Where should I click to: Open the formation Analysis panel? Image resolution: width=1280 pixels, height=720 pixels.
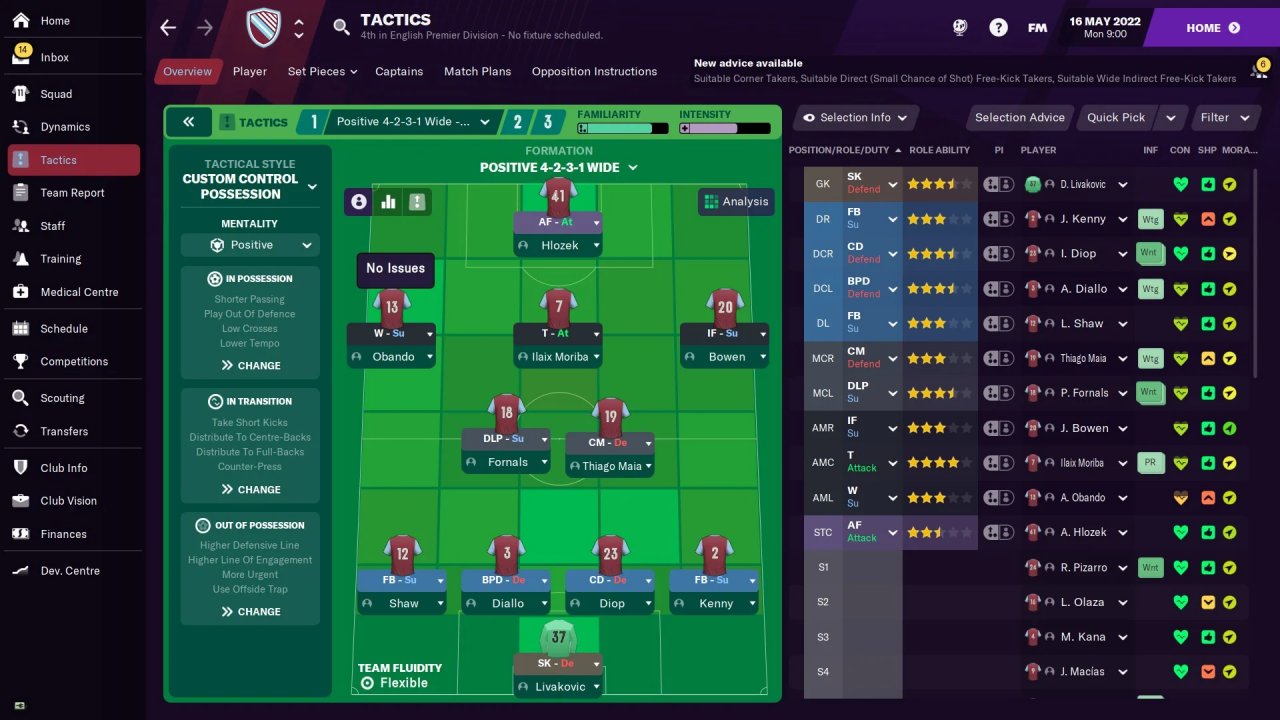736,202
